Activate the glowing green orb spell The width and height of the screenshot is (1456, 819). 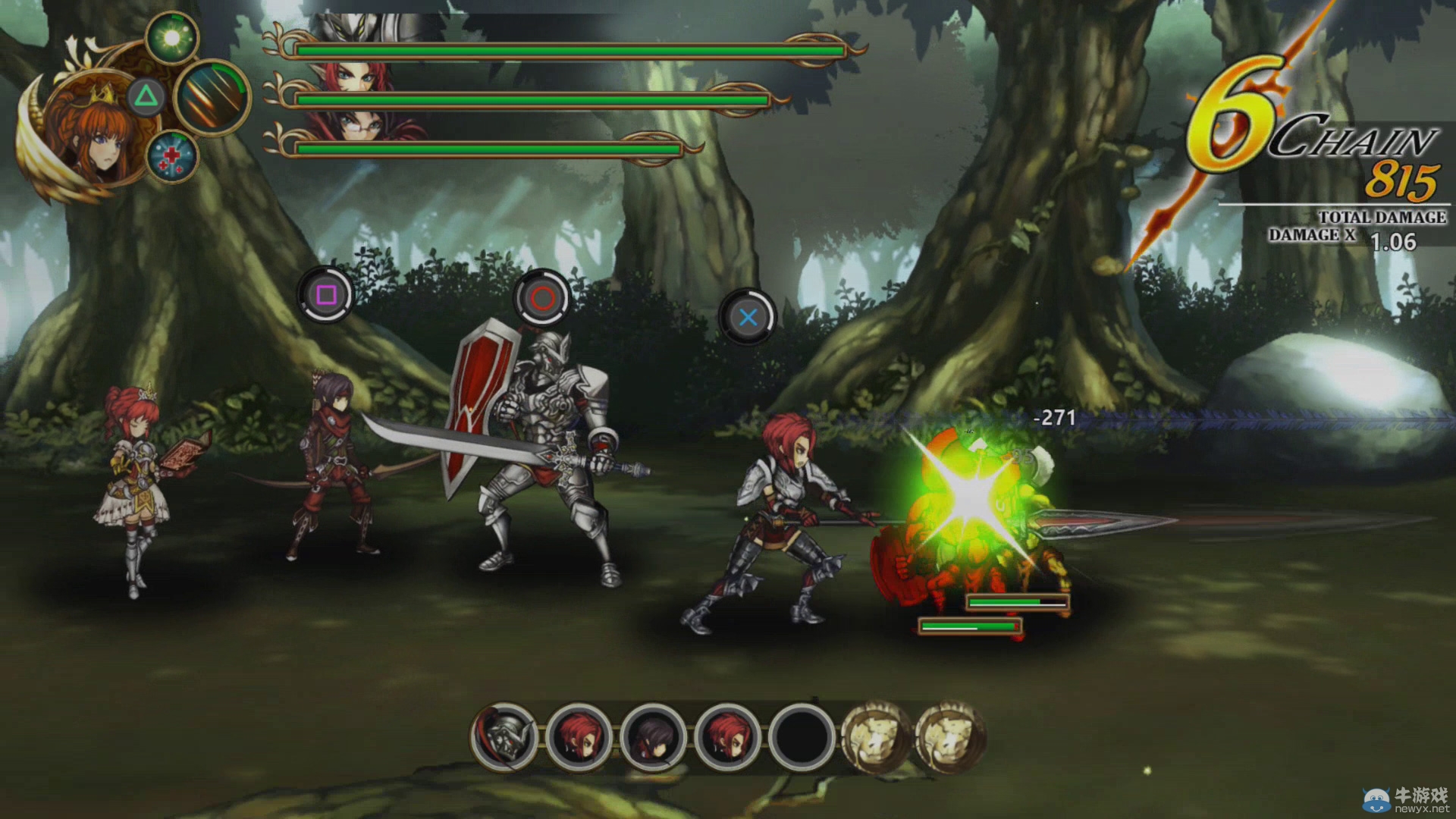[x=172, y=38]
